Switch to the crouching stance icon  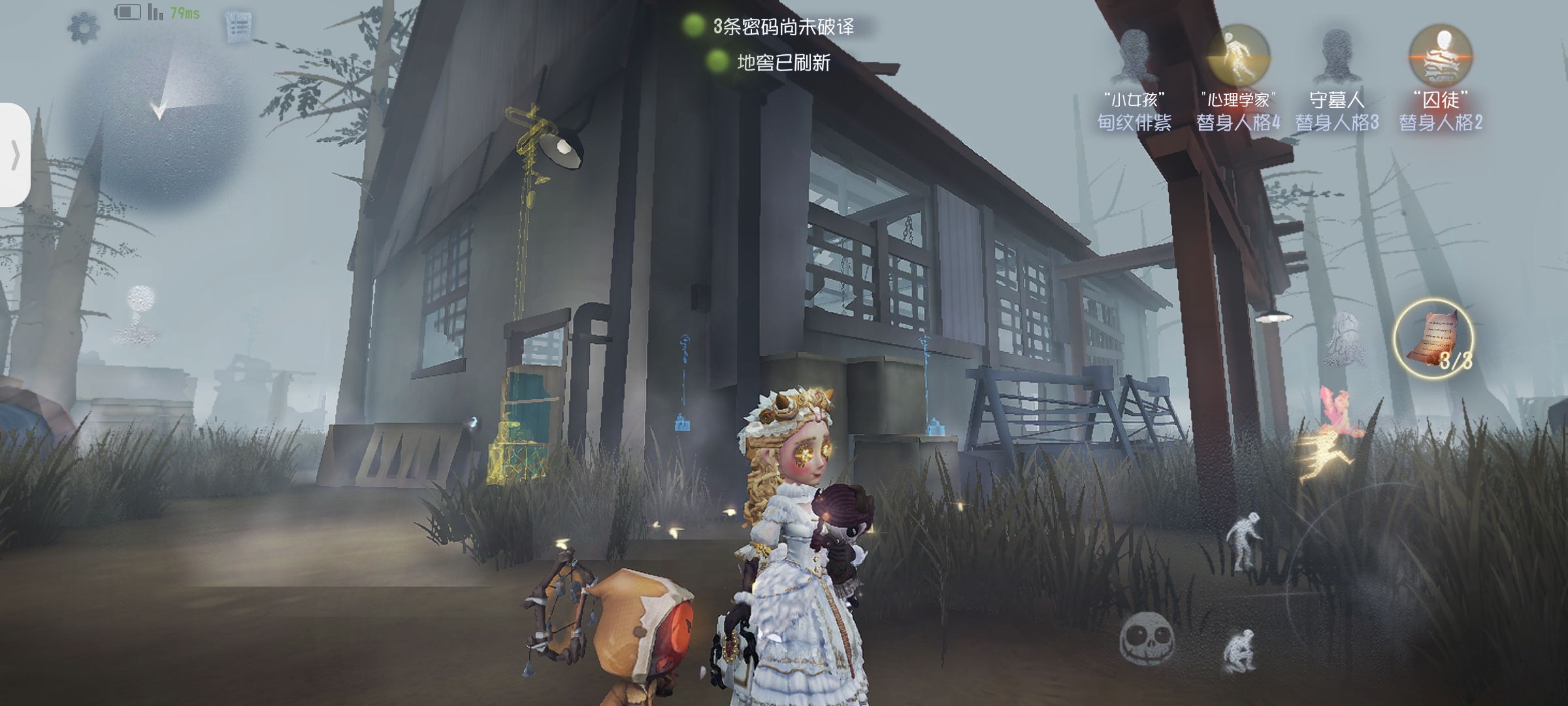click(1239, 650)
